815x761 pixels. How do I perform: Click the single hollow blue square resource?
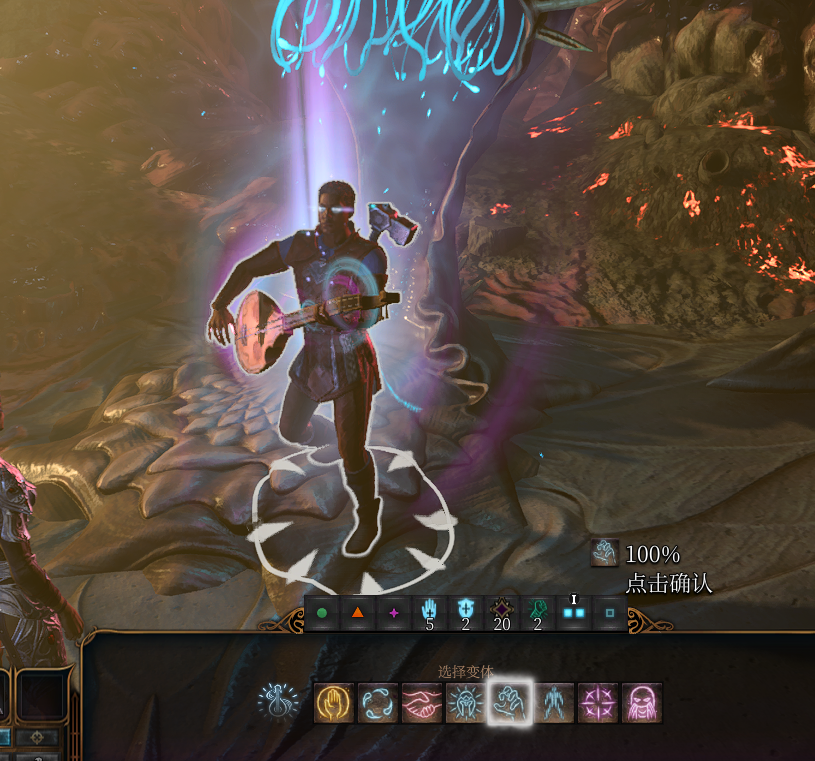click(610, 613)
